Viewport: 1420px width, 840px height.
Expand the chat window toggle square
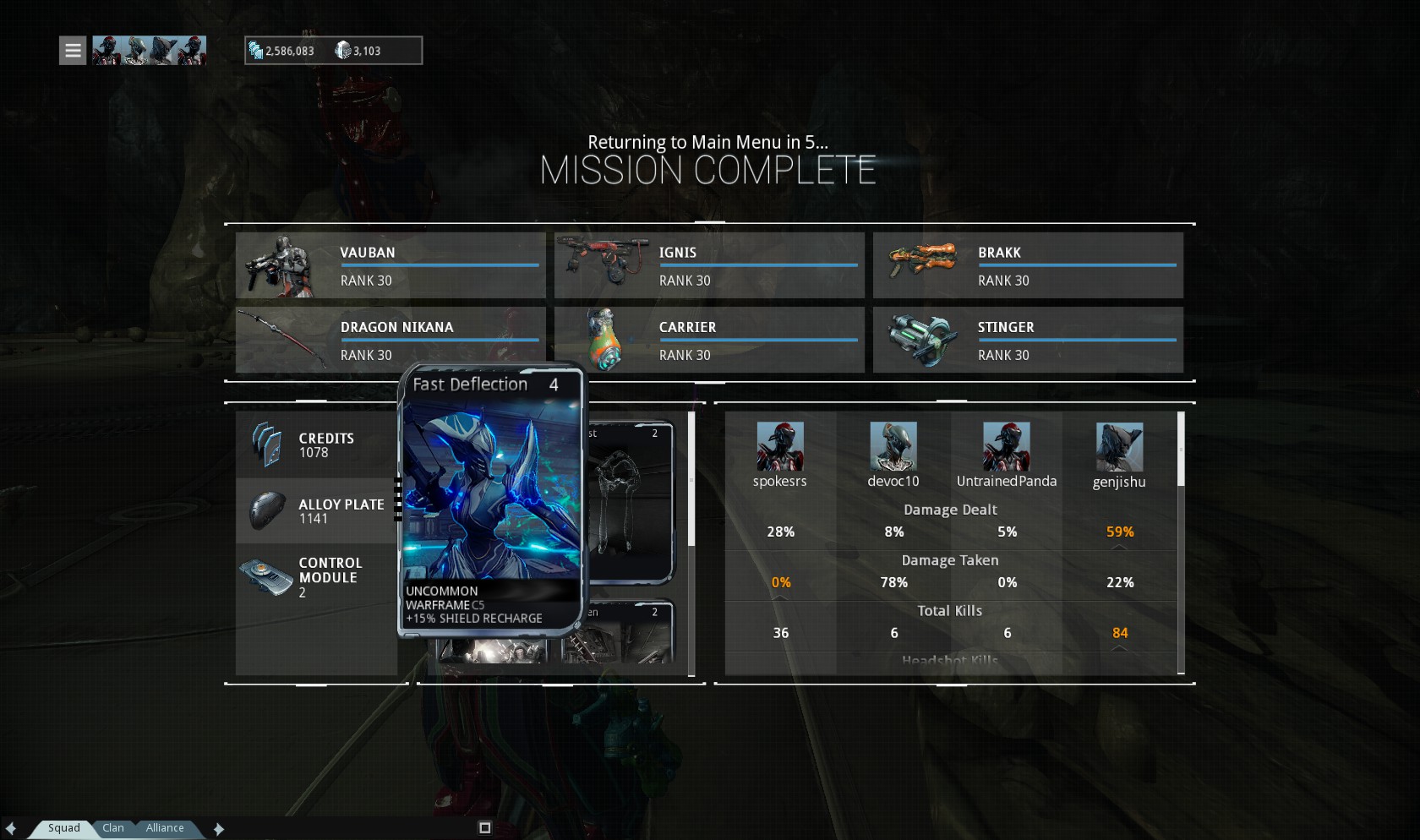click(x=485, y=828)
